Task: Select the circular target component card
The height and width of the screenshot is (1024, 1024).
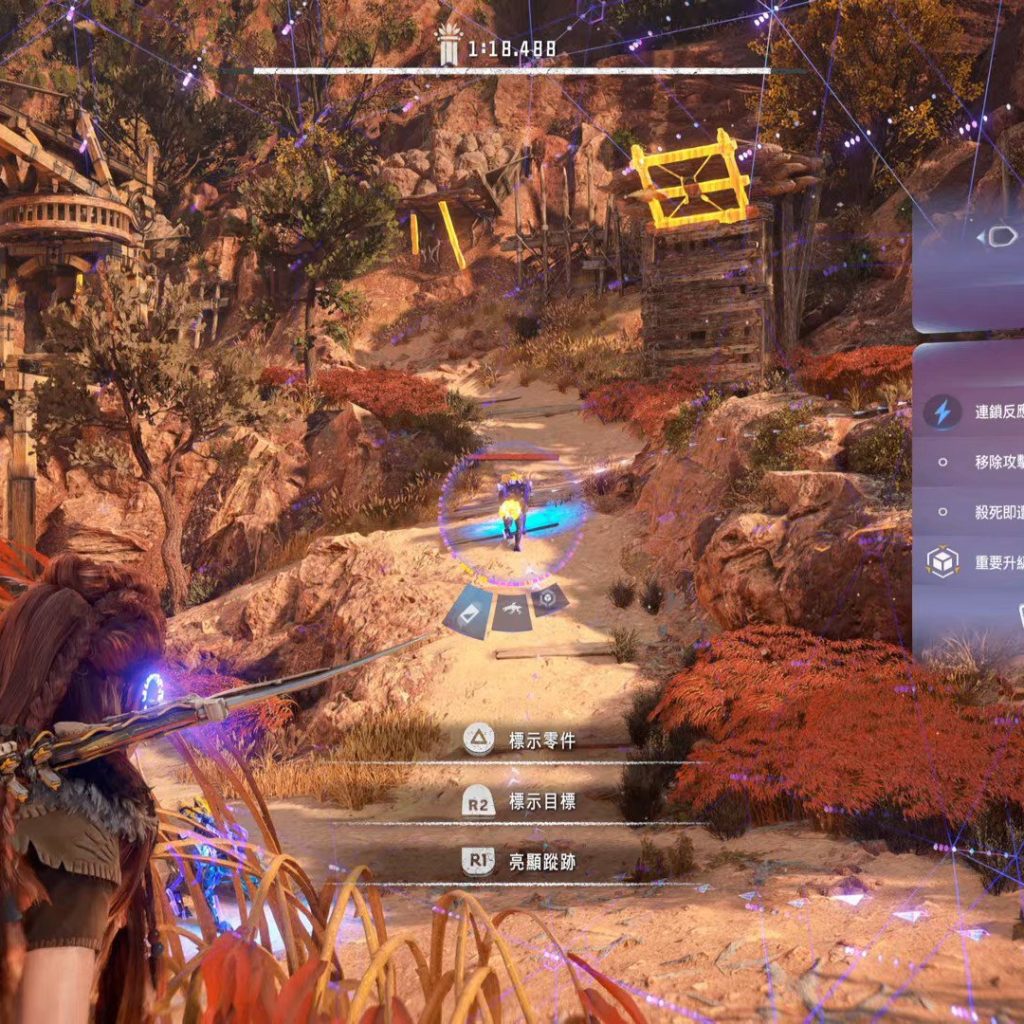Action: pos(548,600)
